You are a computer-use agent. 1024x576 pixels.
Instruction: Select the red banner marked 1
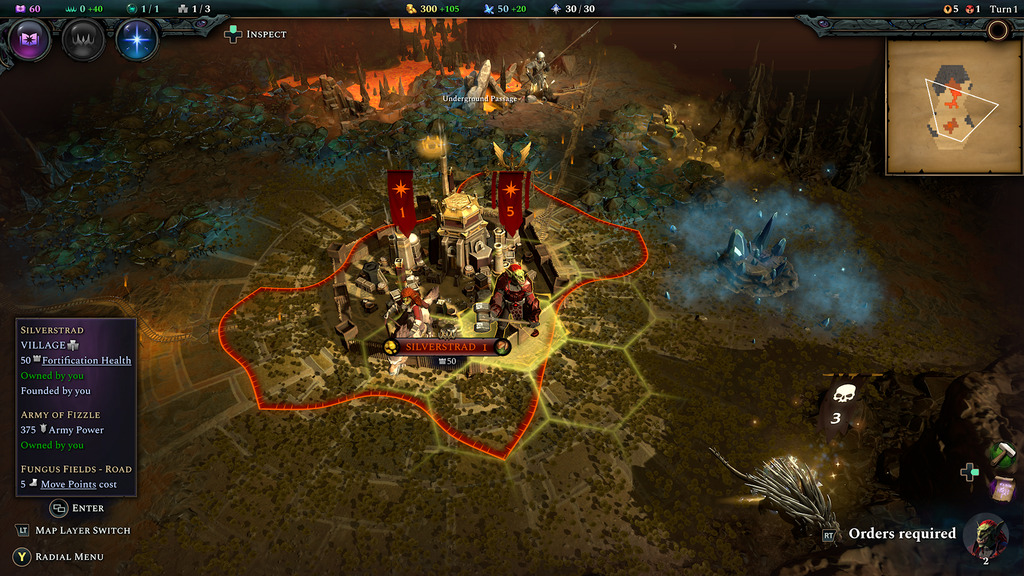tap(401, 200)
